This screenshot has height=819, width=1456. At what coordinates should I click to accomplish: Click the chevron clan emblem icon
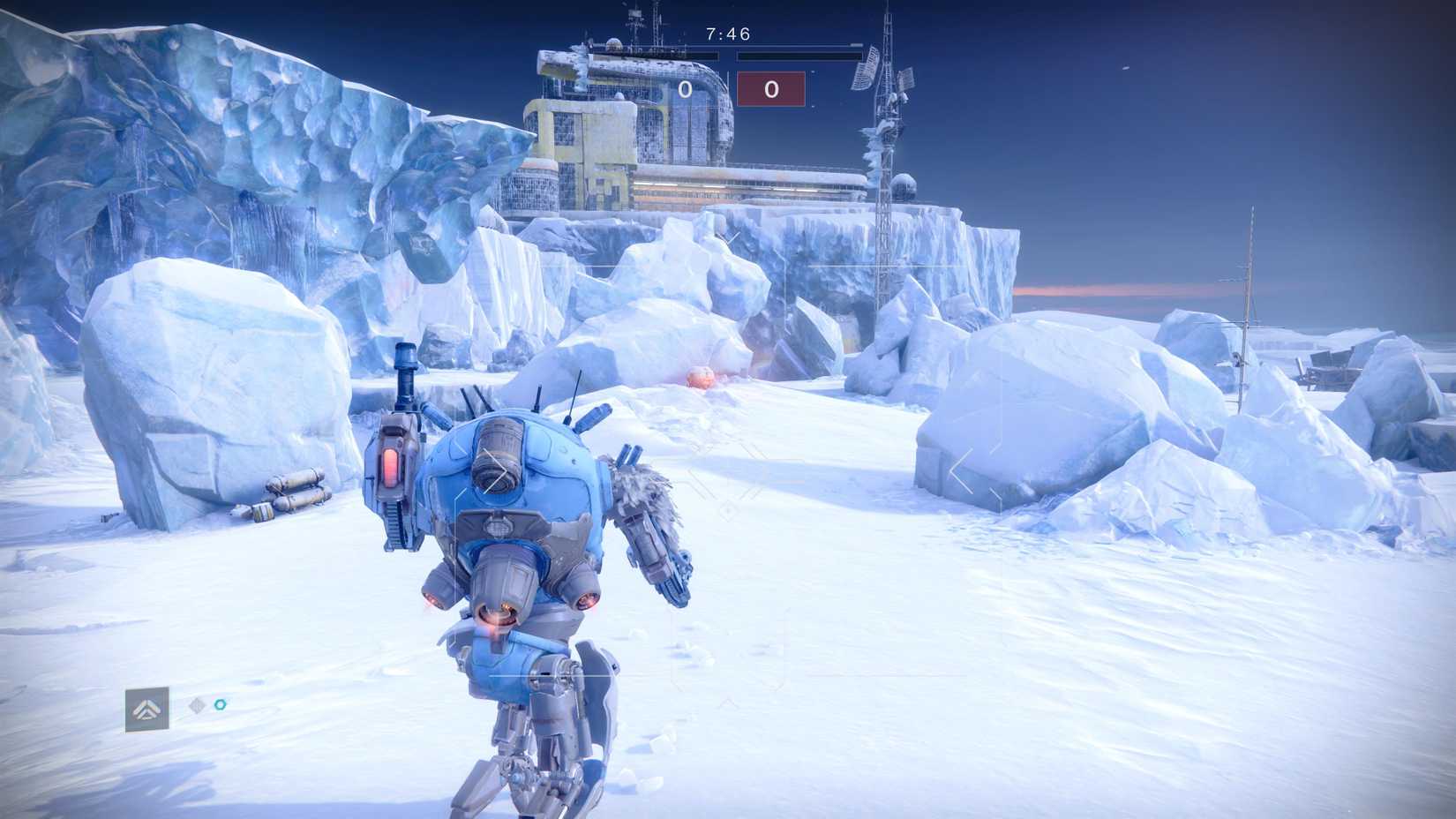146,706
